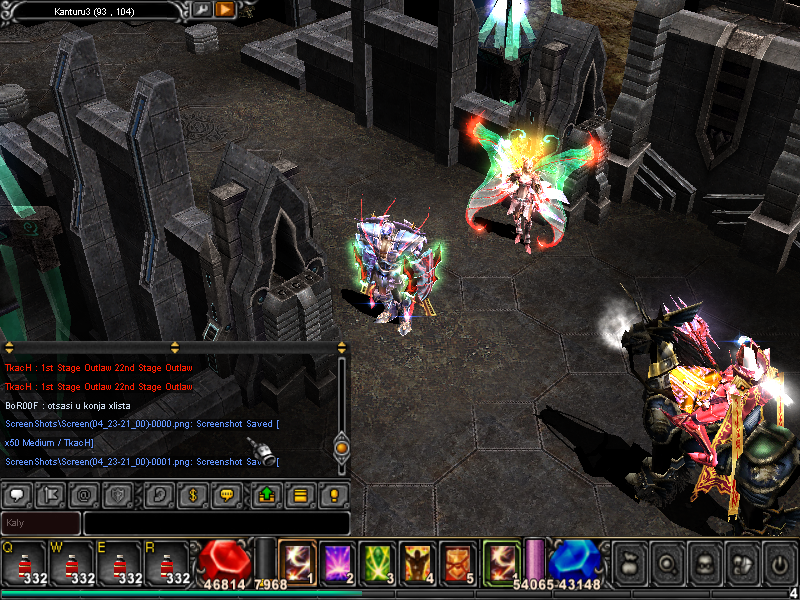Viewport: 800px width, 600px height.
Task: Use the Q potion slot
Action: tap(24, 562)
